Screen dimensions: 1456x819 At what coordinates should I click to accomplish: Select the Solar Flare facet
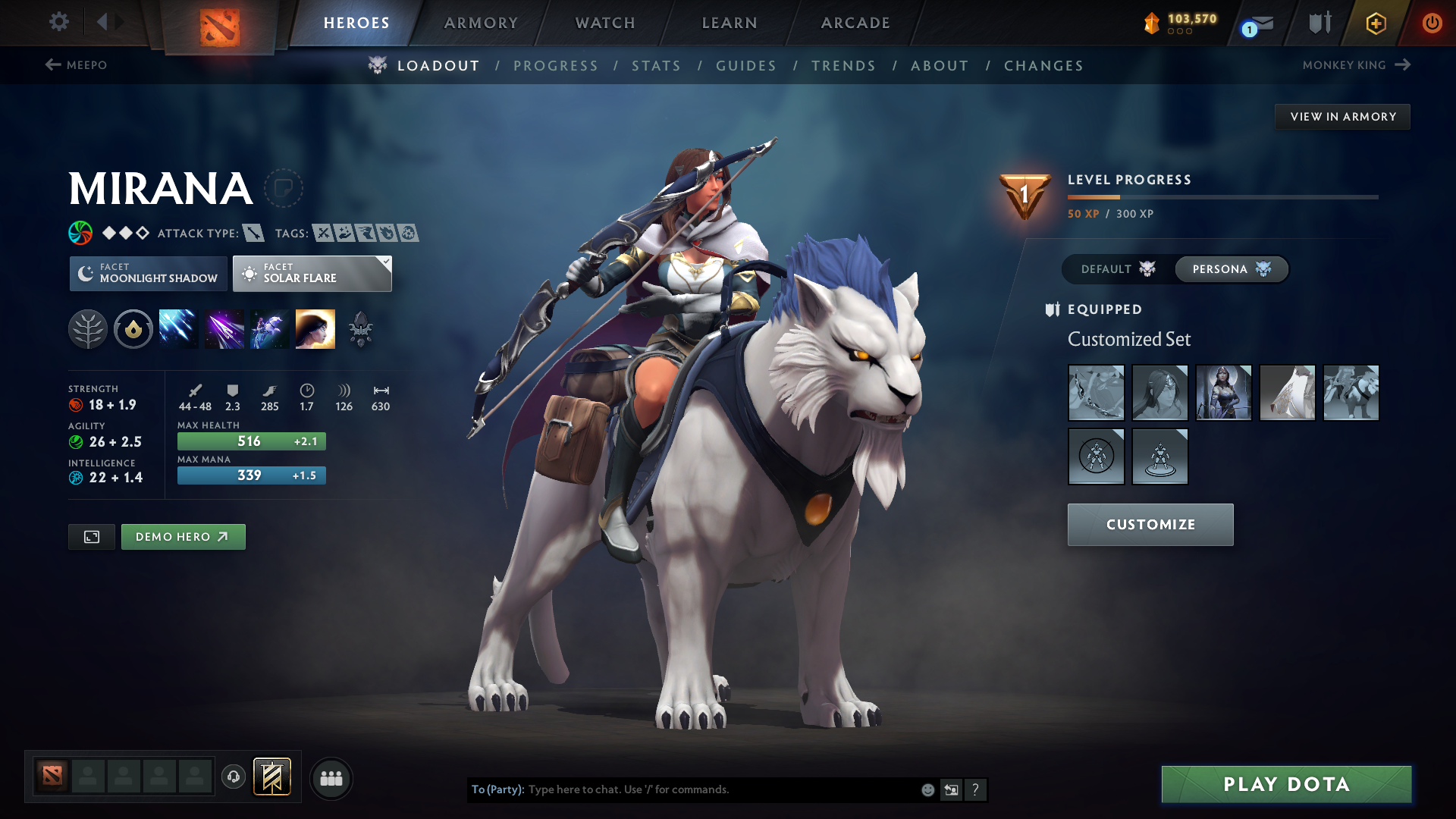tap(312, 273)
